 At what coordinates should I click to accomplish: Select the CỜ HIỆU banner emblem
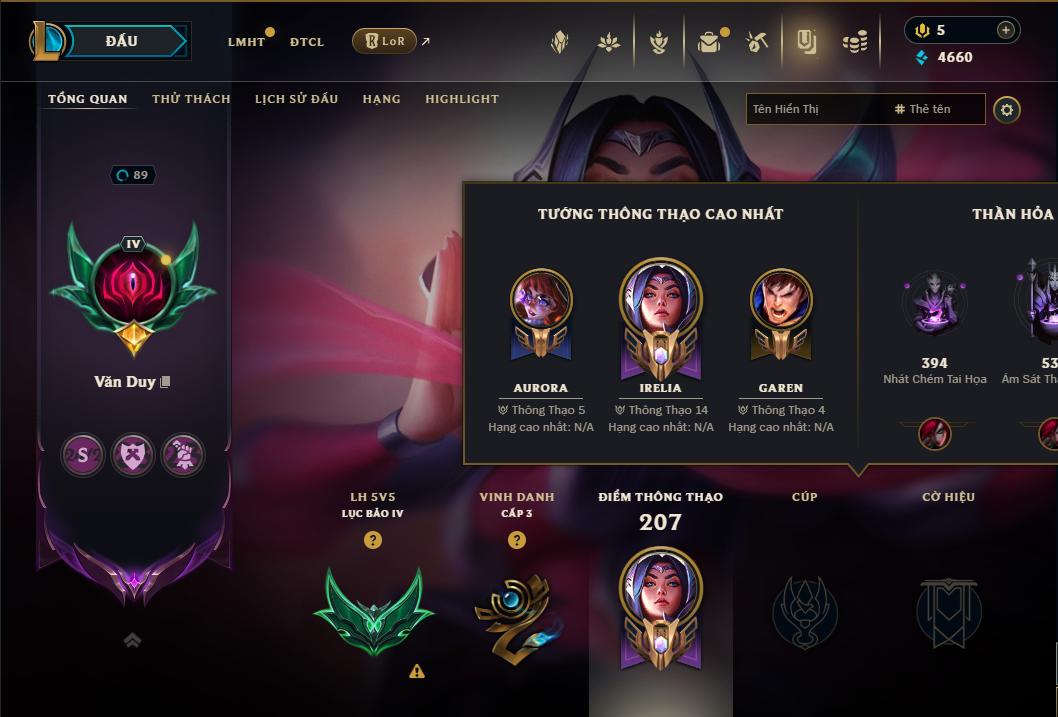(x=948, y=611)
